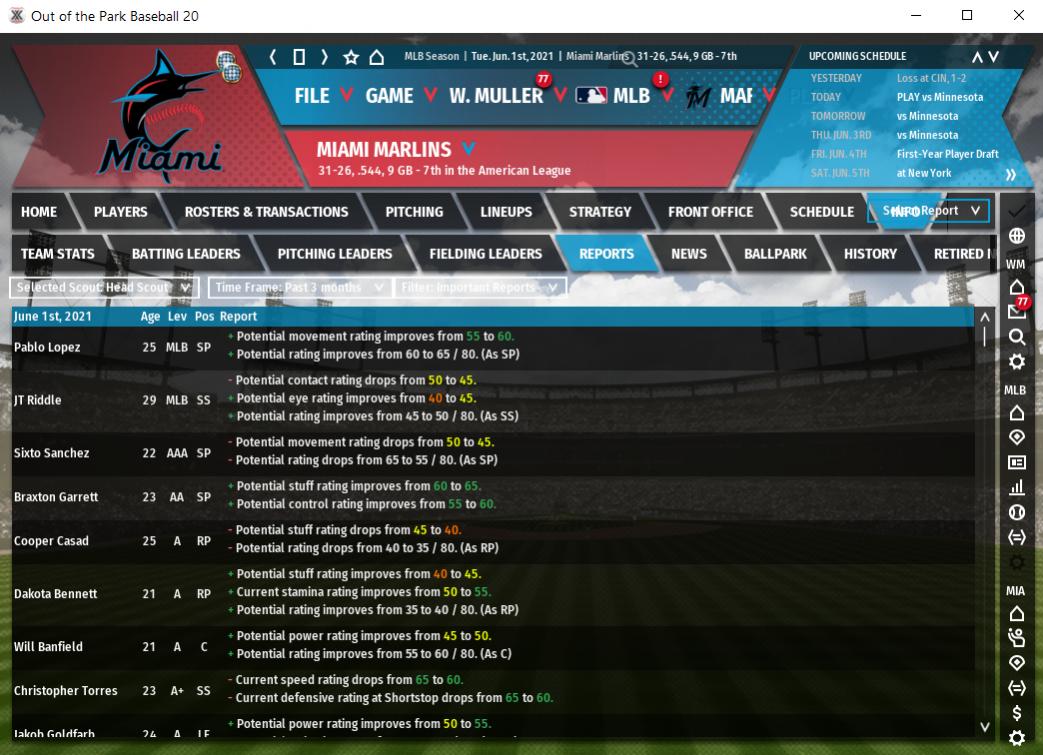Select the NEWS subtab

click(x=688, y=254)
